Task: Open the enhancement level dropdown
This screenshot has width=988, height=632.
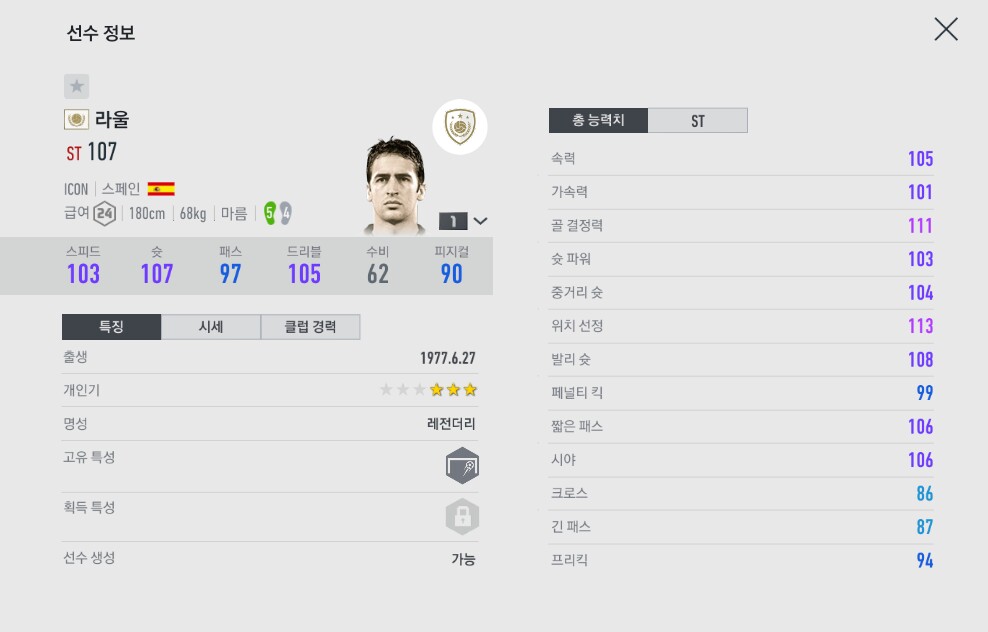Action: pos(465,221)
